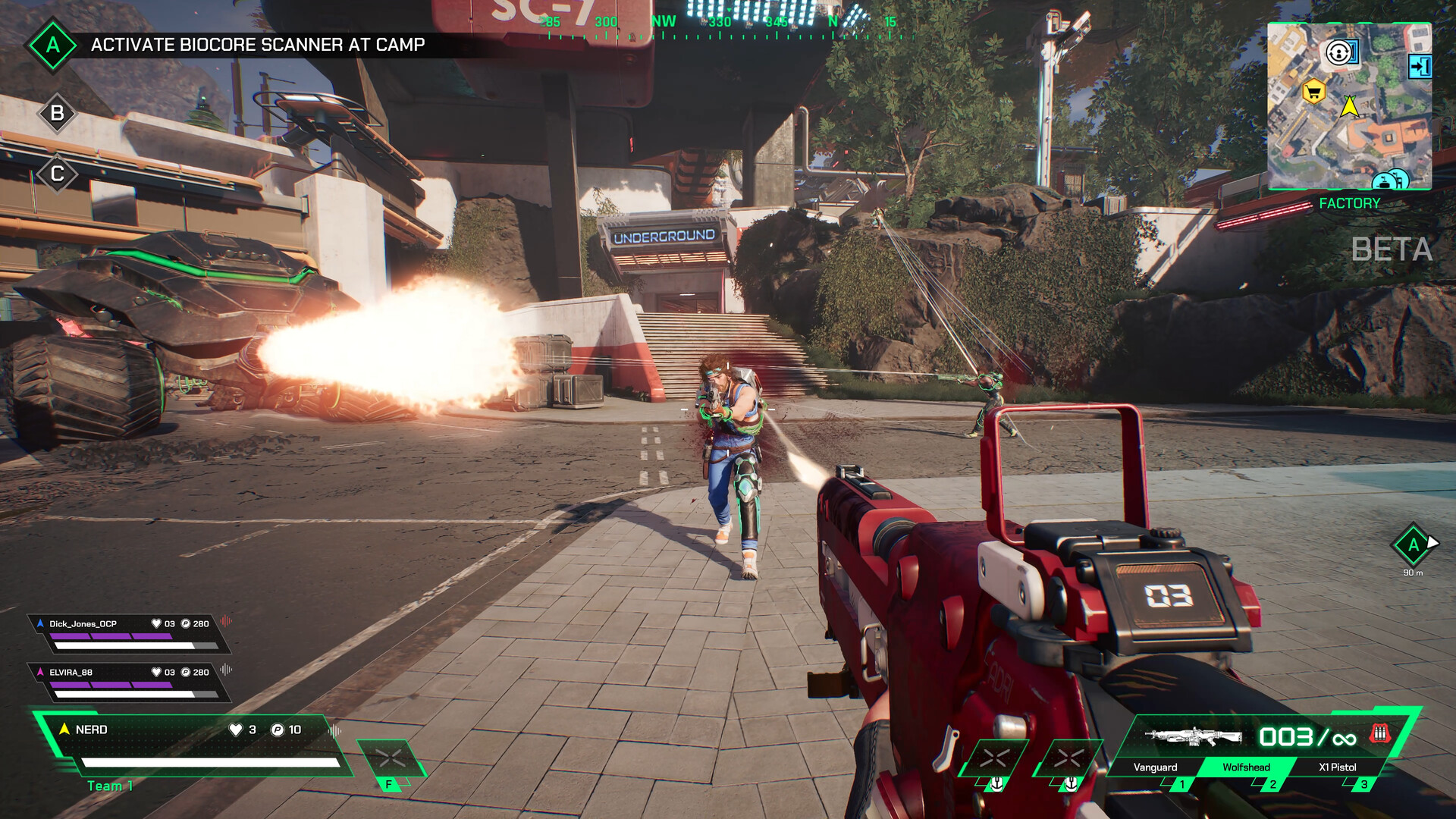Toggle NERD's voice chat indicator
Viewport: 1456px width, 819px height.
tap(334, 732)
